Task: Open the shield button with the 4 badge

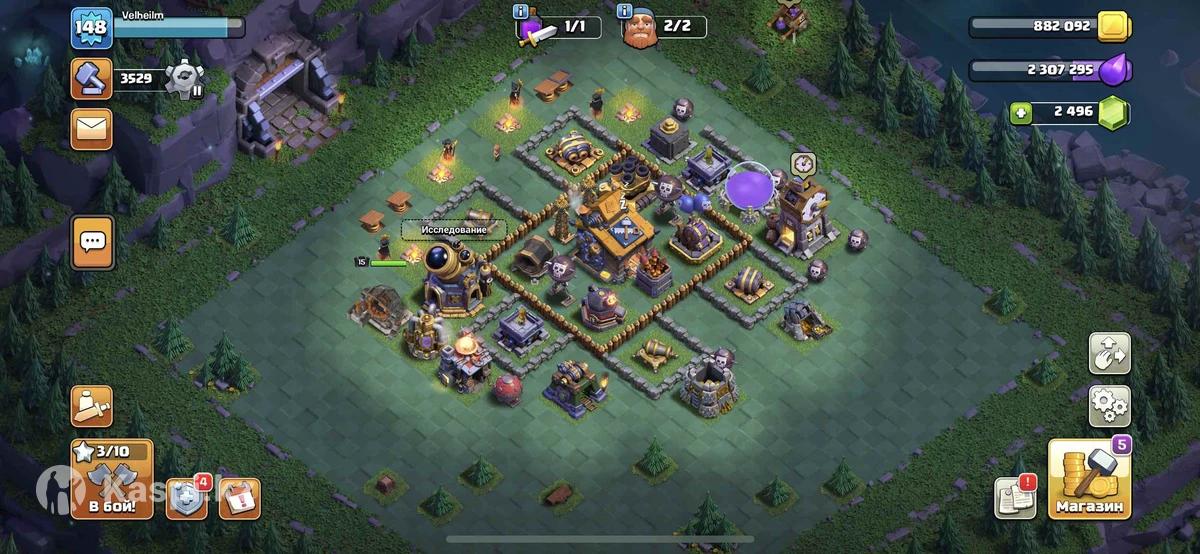Action: [186, 498]
